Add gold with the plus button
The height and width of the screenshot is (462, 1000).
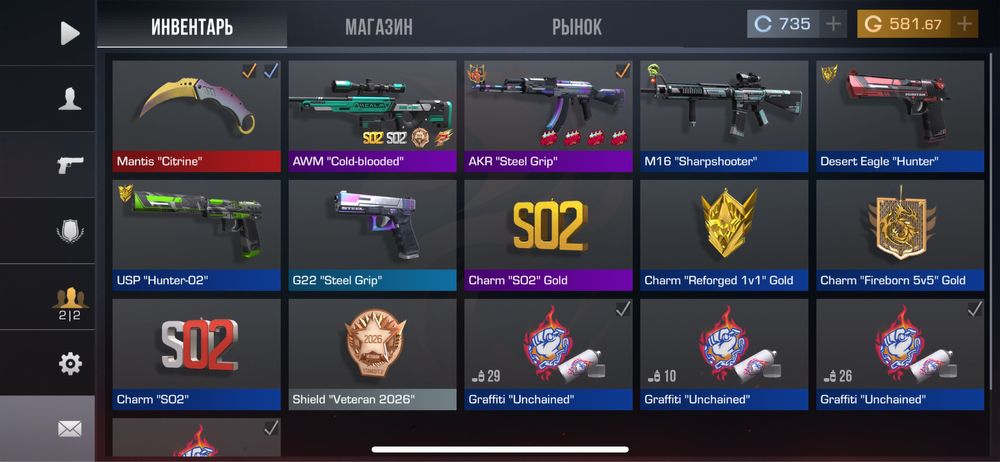[x=964, y=24]
